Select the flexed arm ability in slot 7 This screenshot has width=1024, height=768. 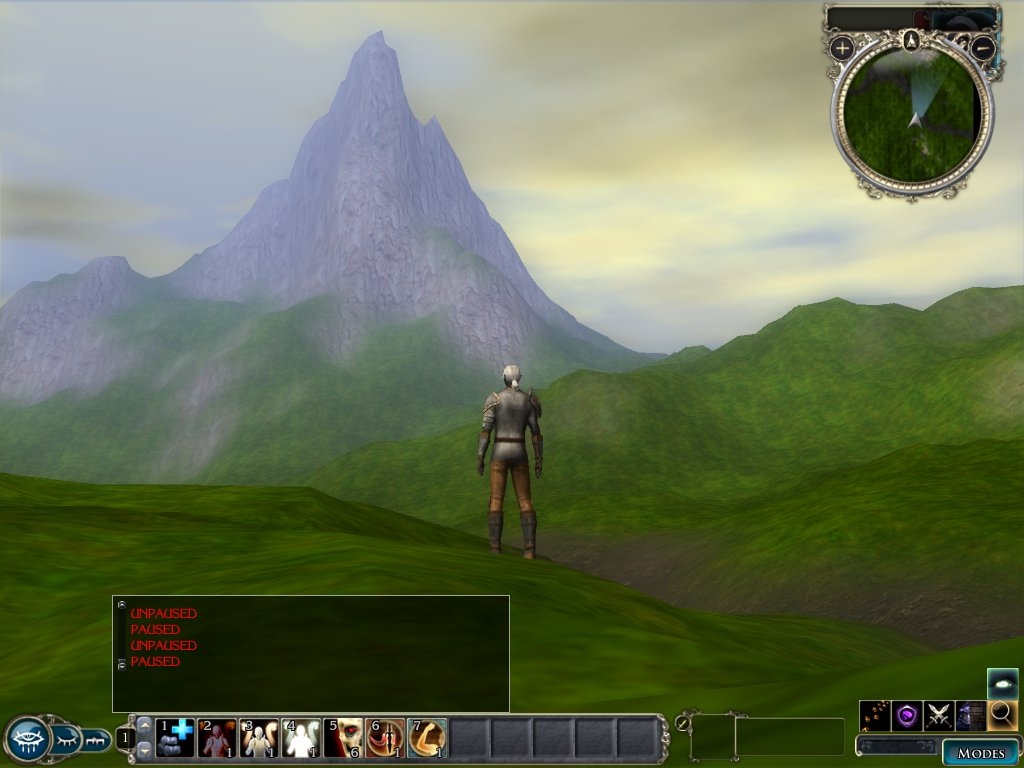[427, 738]
